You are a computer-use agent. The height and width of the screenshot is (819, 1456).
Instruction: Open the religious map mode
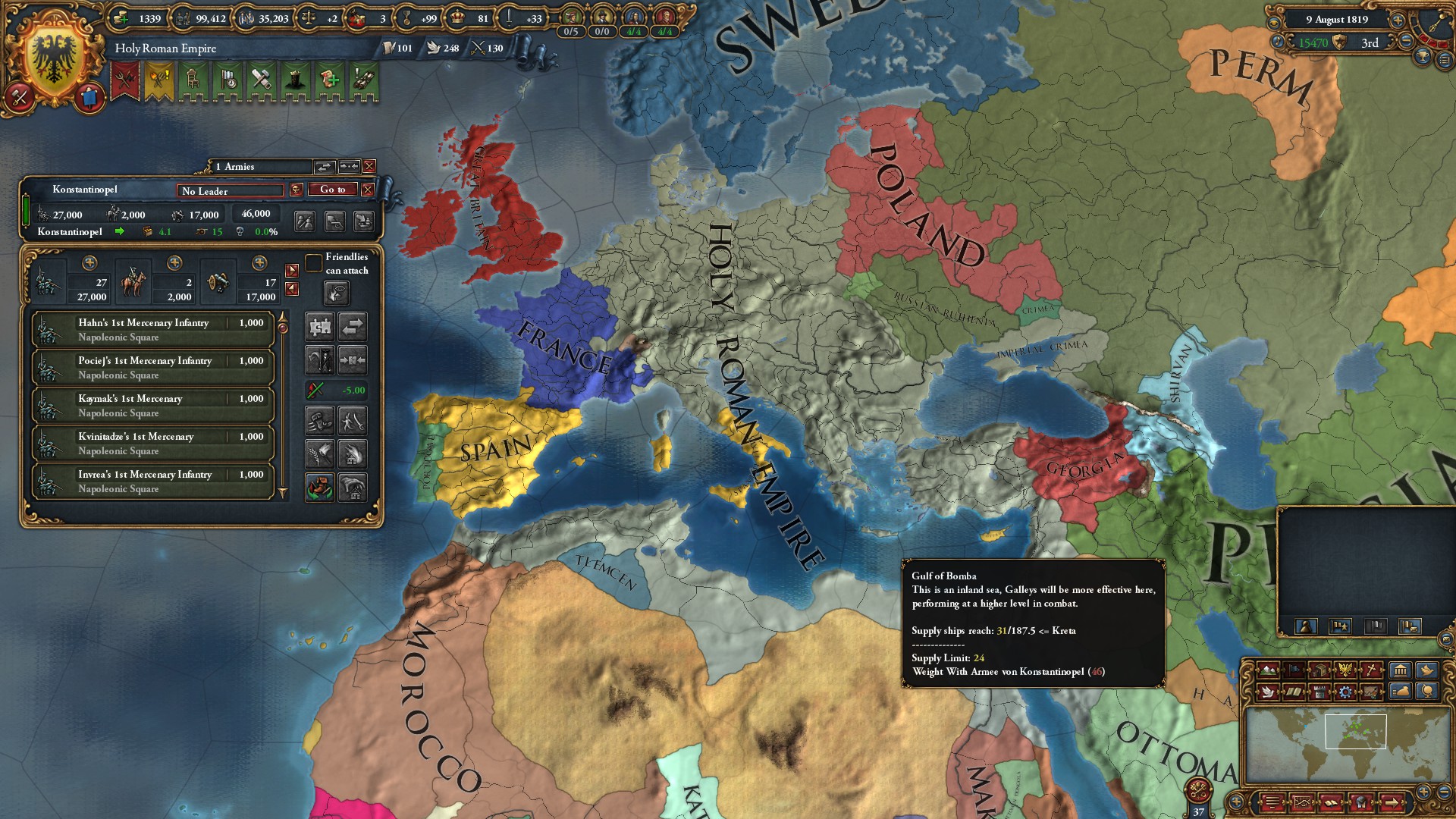pos(1371,670)
